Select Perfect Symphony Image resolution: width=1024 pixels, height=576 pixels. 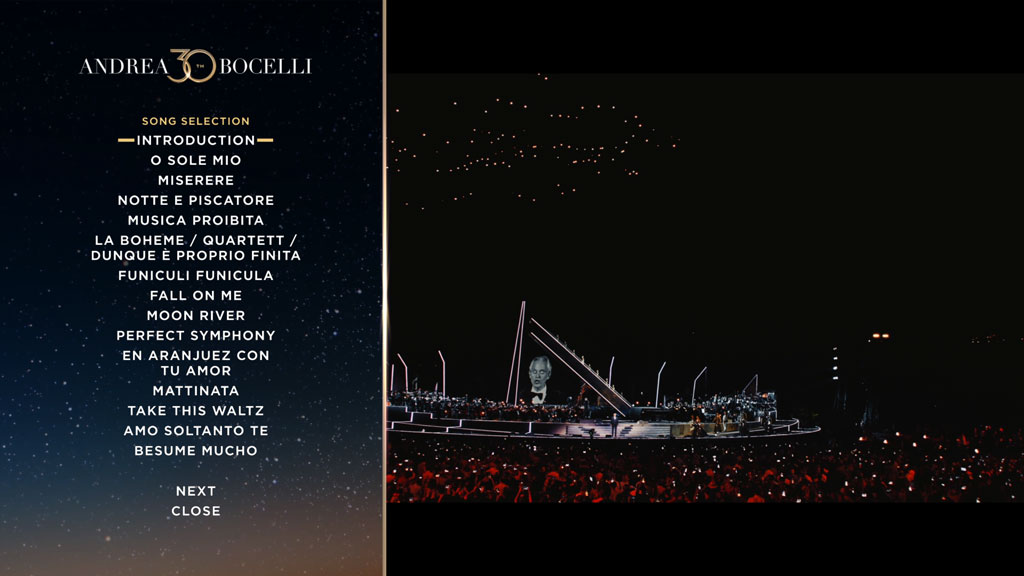click(196, 335)
